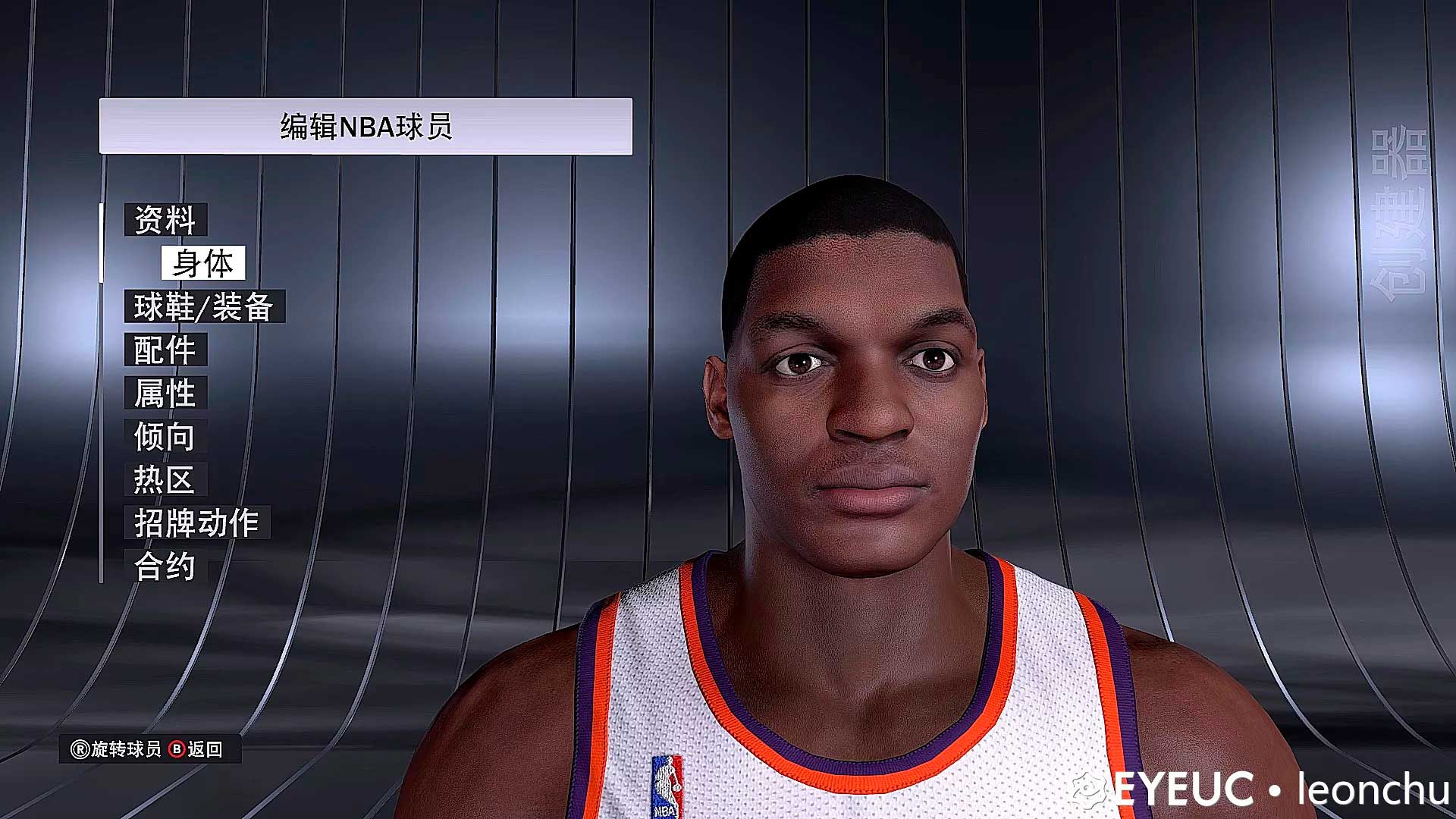Select the highlighted 身体 body entry
1456x819 pixels.
(x=202, y=263)
